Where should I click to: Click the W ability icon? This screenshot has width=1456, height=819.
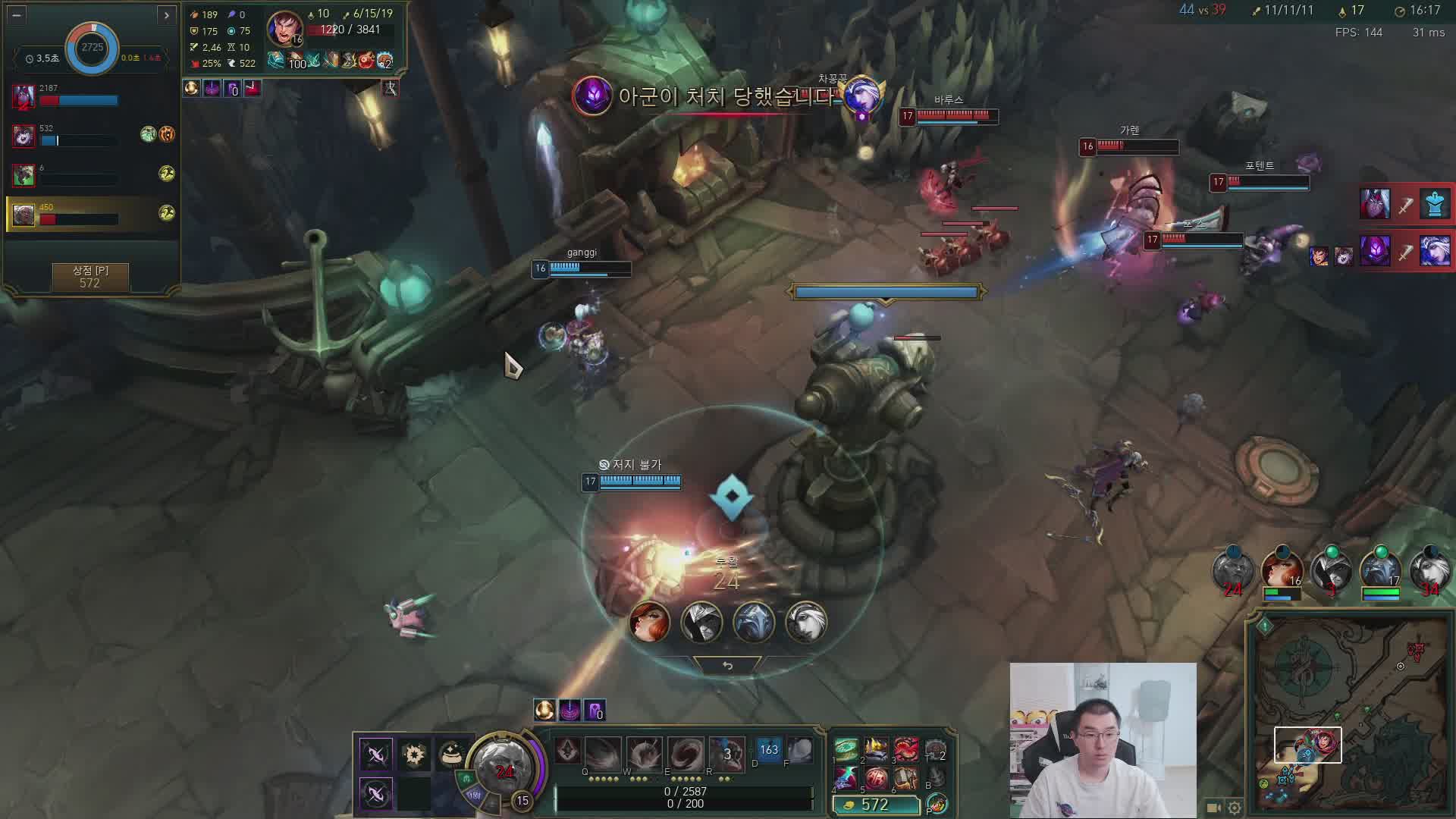tap(643, 752)
